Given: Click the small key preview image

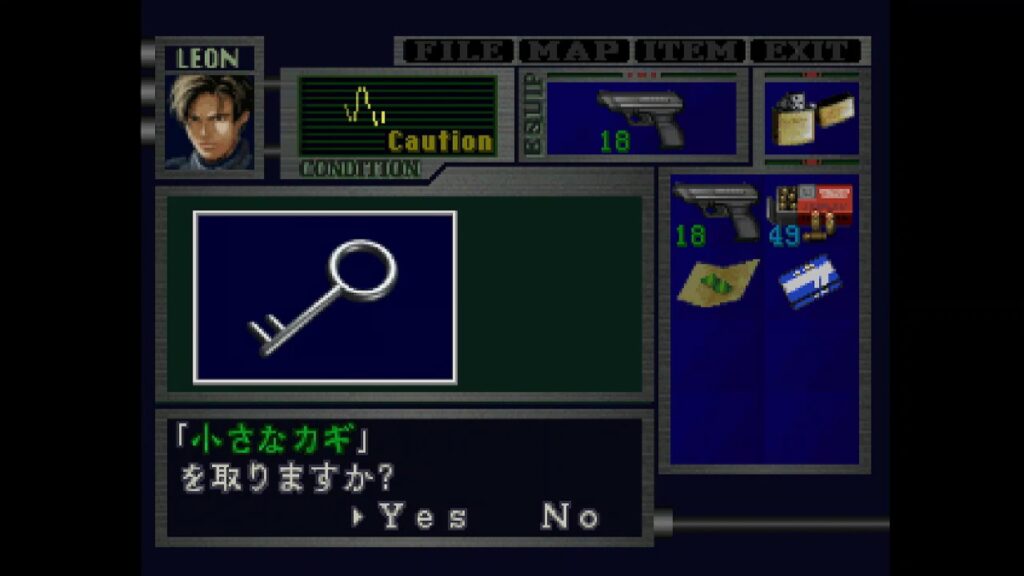Looking at the screenshot, I should 325,297.
